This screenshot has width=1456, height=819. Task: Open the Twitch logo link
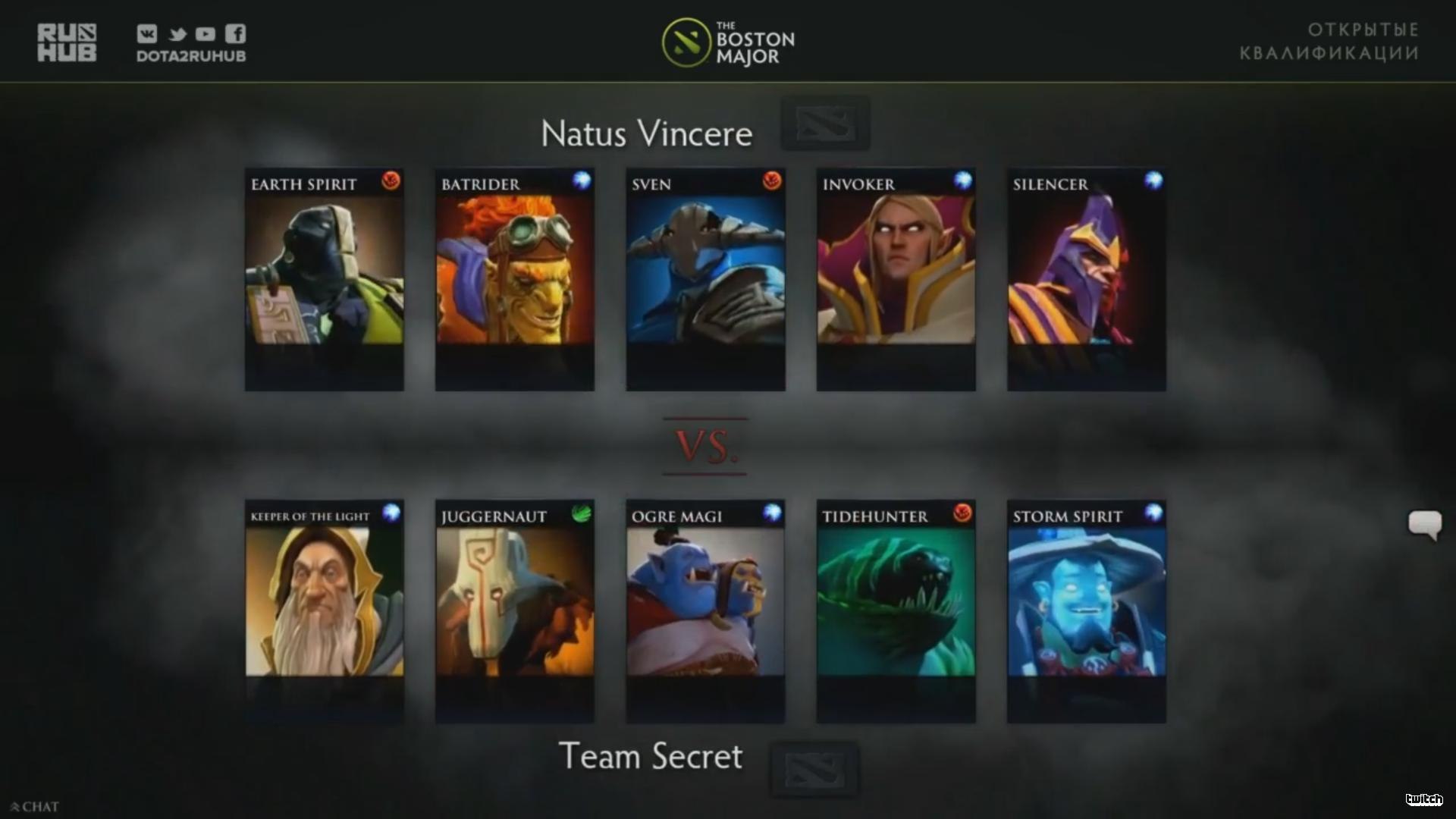click(x=1423, y=799)
